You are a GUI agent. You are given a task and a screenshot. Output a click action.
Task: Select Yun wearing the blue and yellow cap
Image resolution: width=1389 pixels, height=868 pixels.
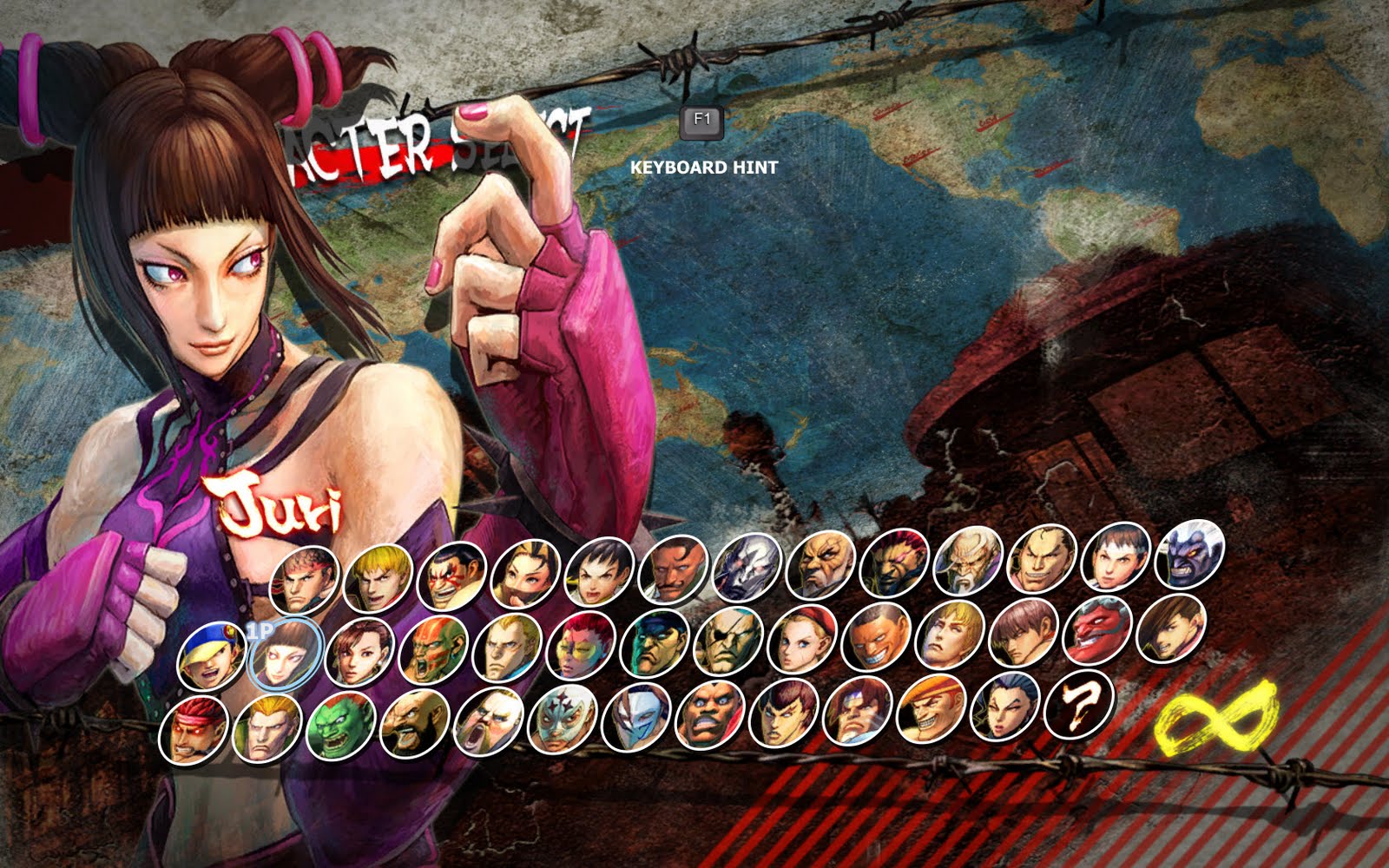(211, 655)
